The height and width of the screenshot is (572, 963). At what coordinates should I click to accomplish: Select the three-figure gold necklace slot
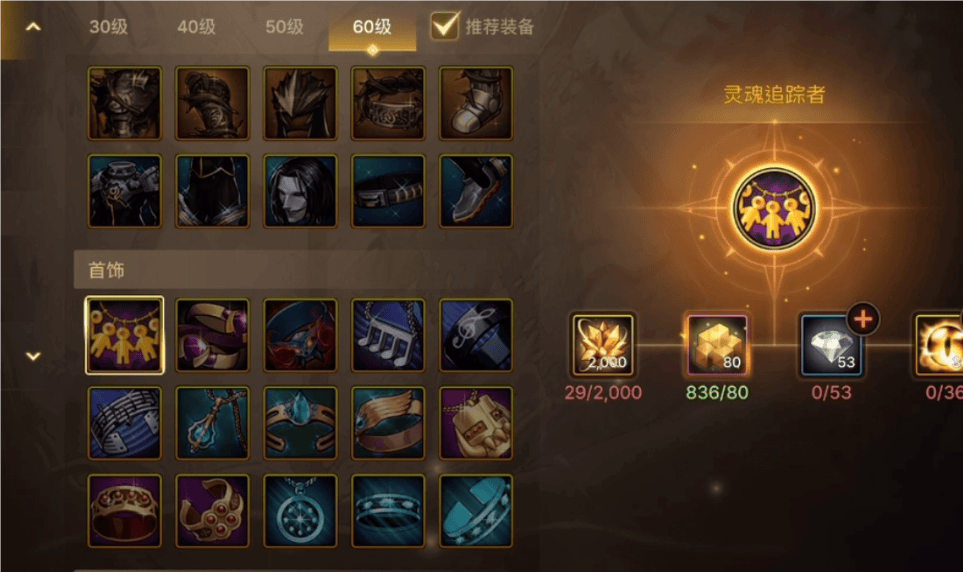pos(125,336)
